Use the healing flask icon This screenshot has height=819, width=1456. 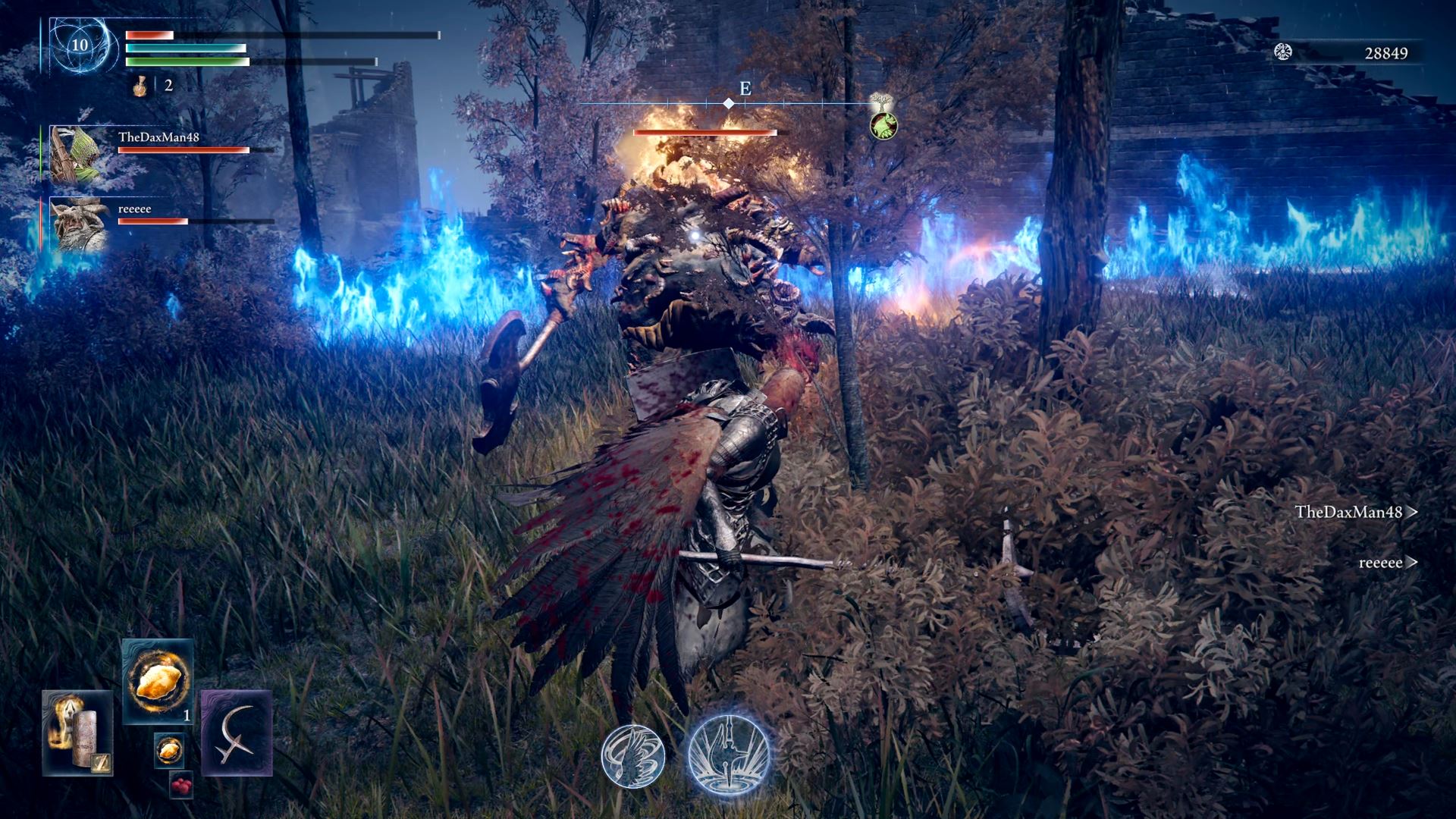140,86
